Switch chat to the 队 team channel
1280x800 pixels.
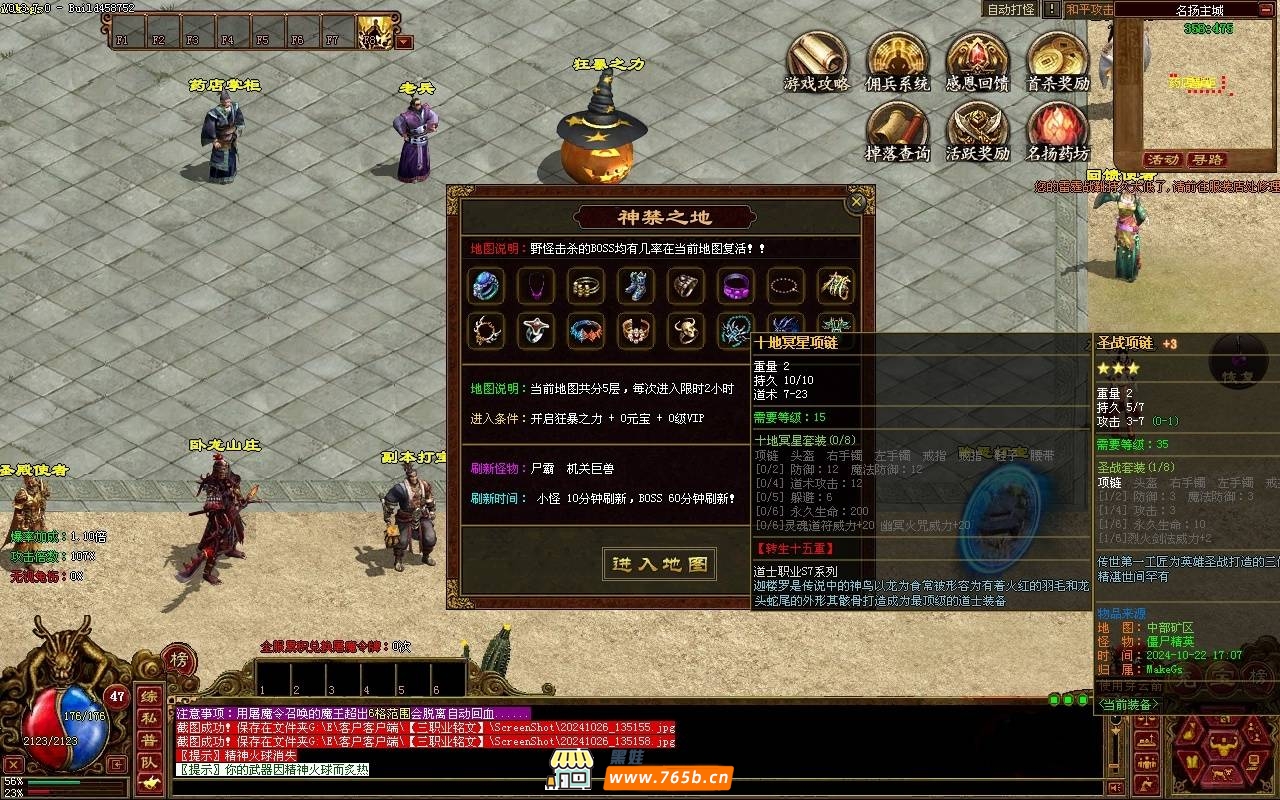[148, 762]
